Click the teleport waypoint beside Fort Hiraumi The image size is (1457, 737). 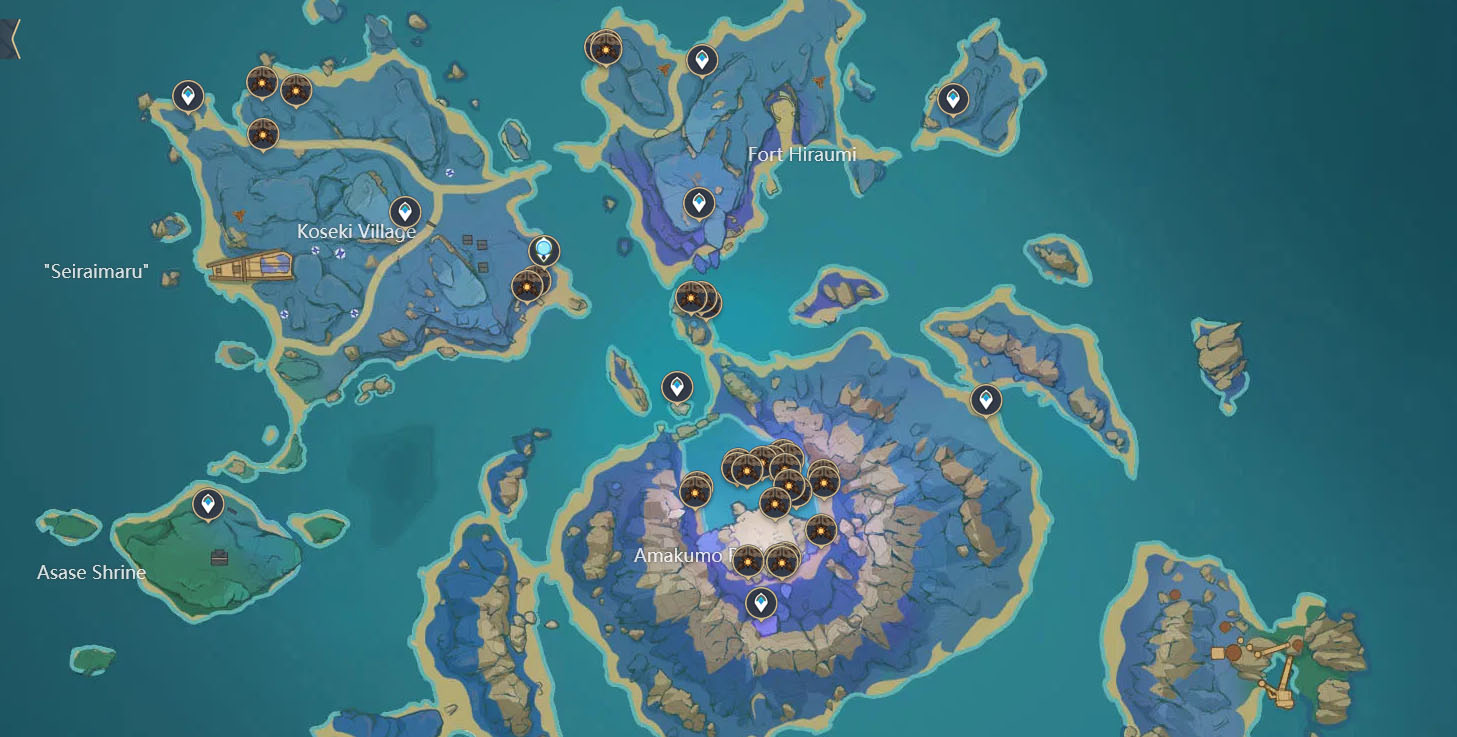point(698,202)
